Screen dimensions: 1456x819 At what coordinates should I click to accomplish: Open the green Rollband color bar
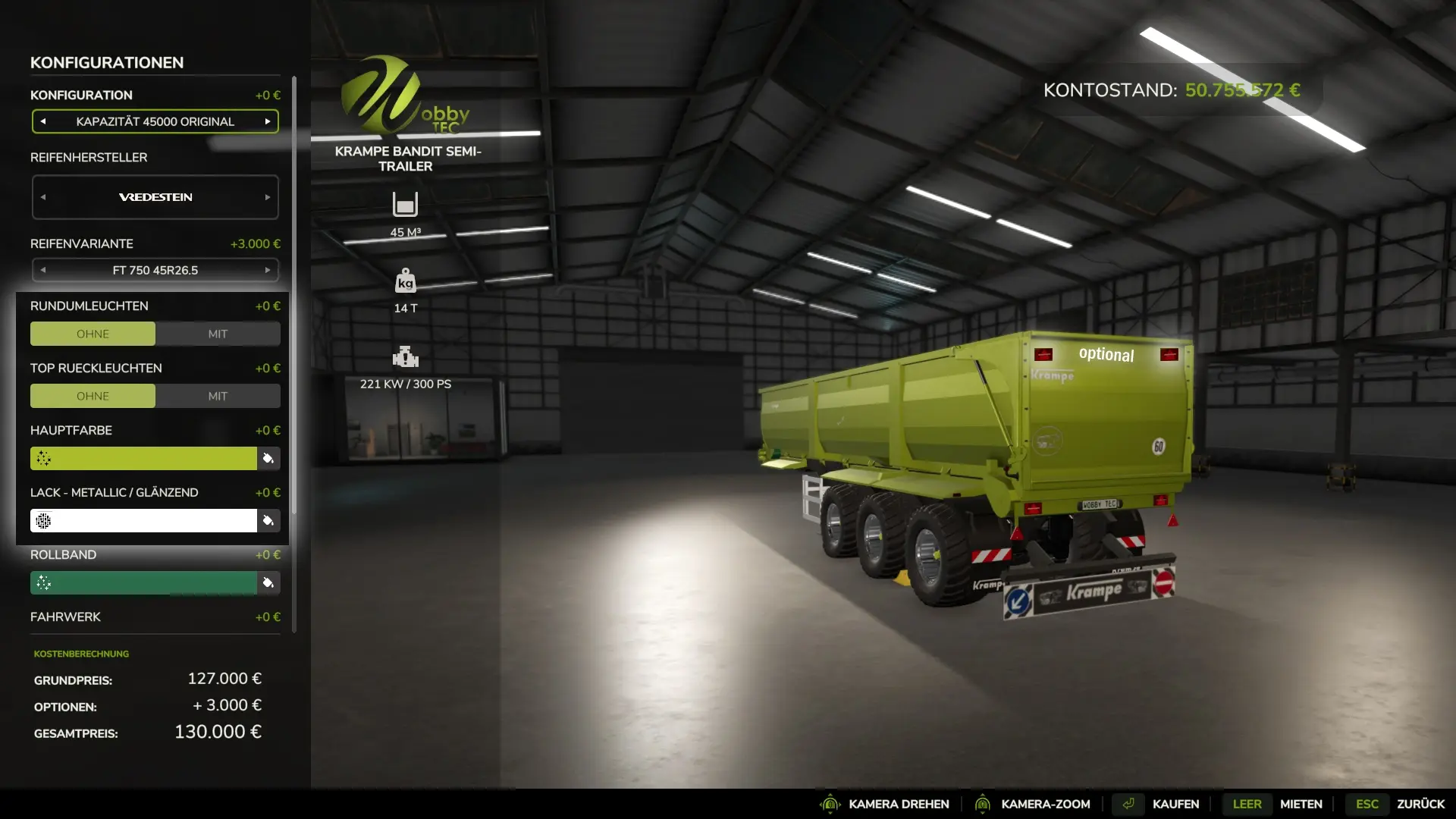click(143, 582)
